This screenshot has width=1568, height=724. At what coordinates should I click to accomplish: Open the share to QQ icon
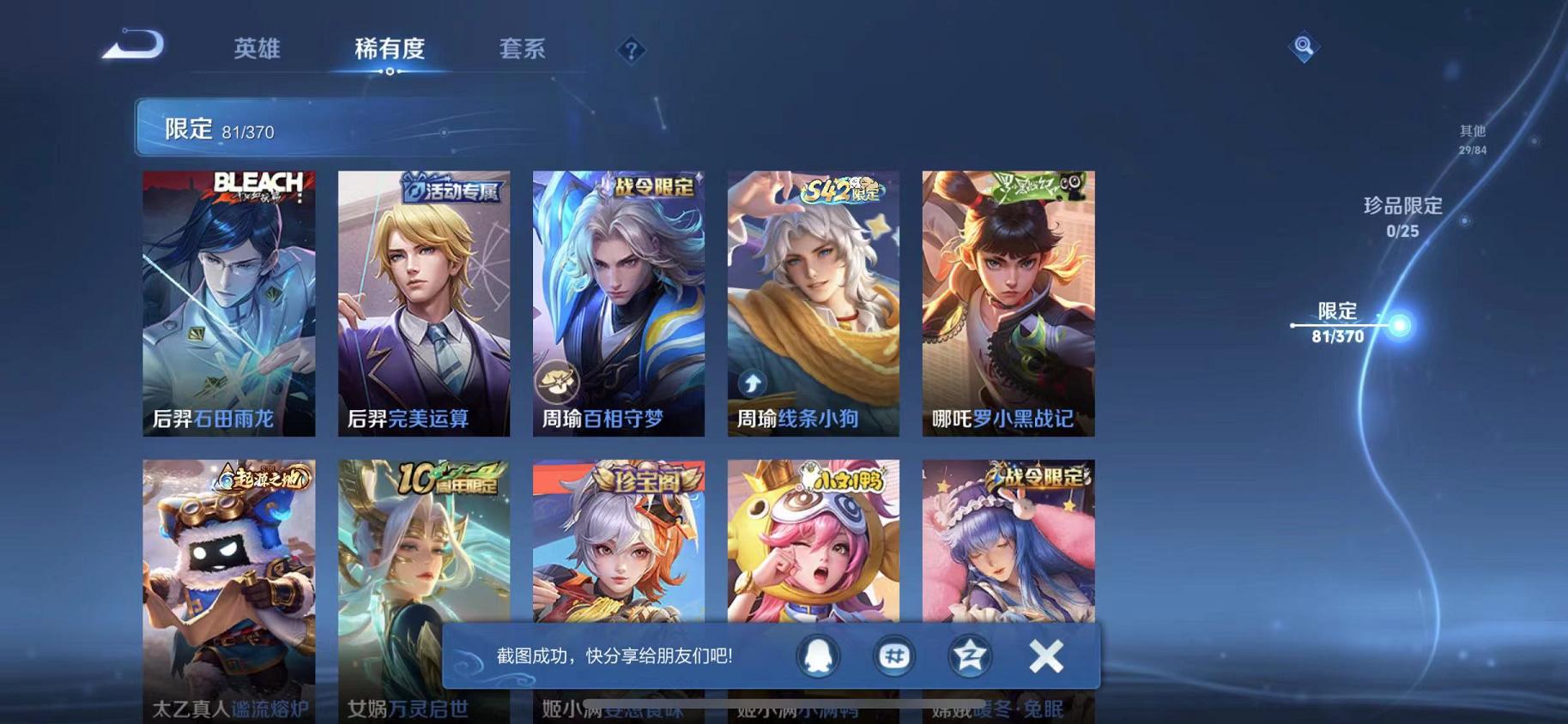point(816,655)
